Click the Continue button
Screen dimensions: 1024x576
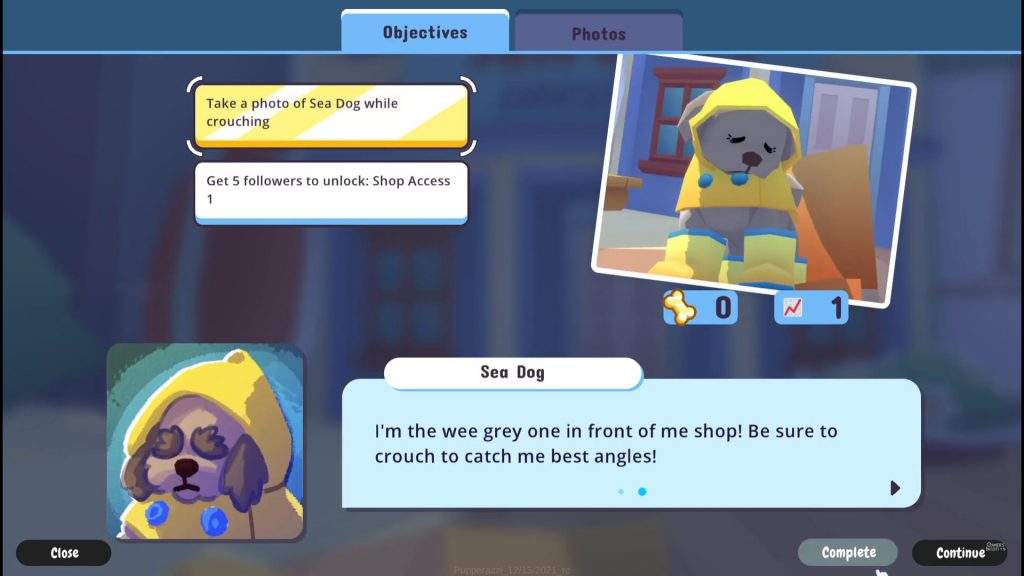[960, 552]
